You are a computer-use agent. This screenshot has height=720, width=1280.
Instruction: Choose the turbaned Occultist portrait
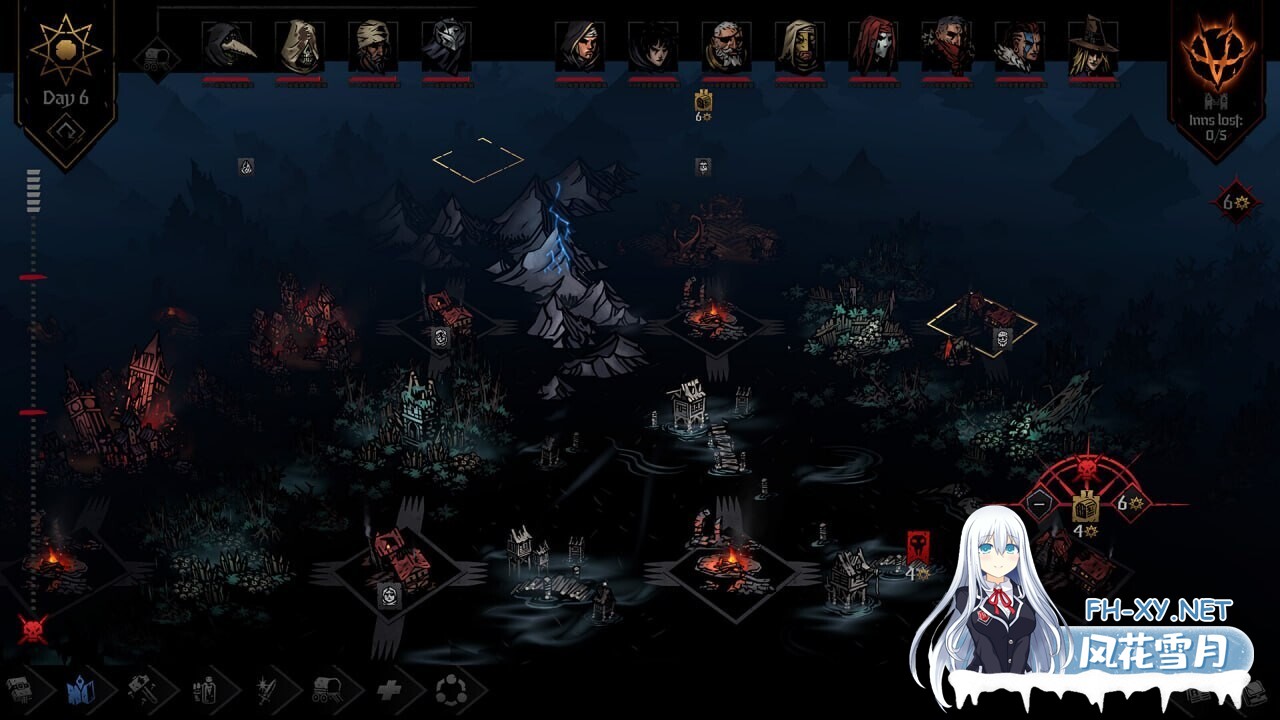click(x=373, y=46)
